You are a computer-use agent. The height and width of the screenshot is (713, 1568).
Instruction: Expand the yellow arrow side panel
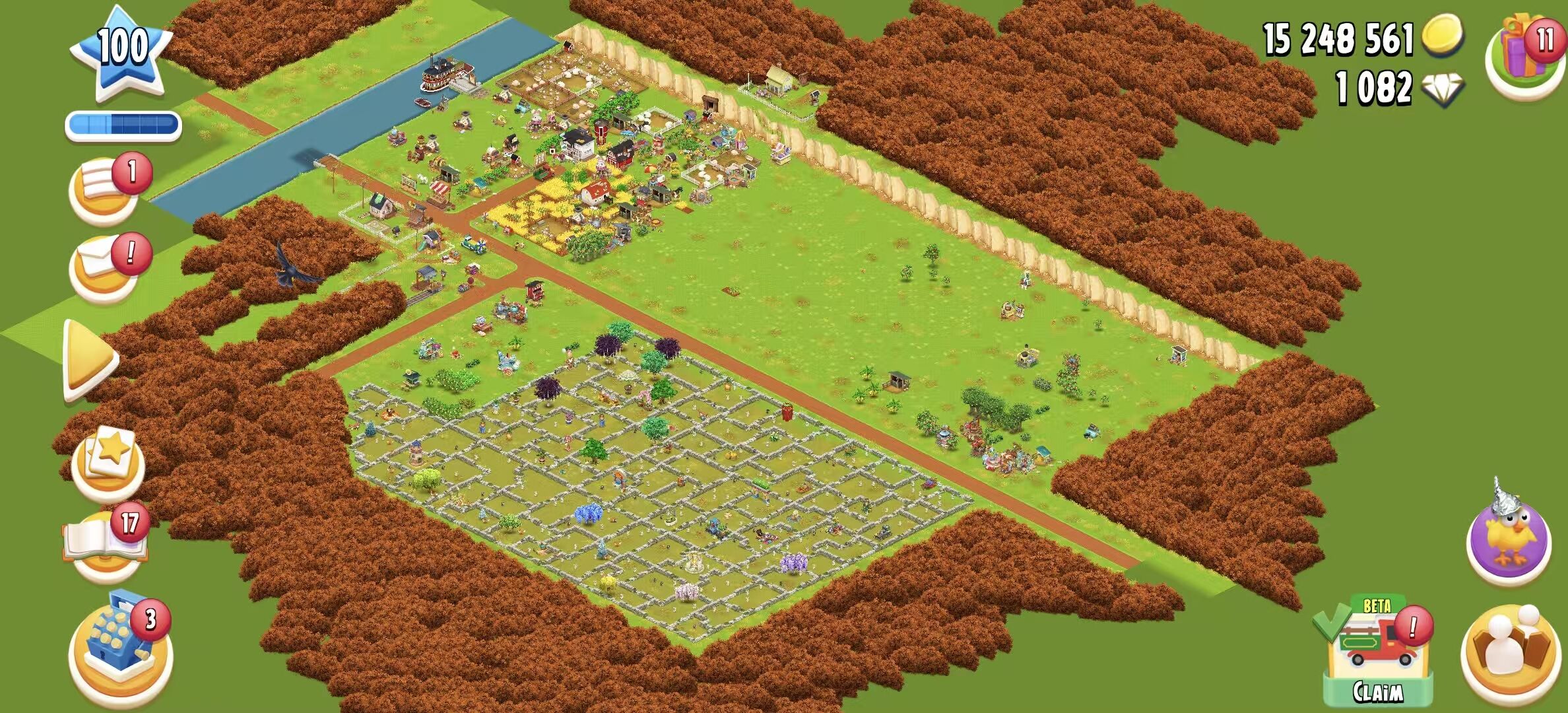pos(89,360)
